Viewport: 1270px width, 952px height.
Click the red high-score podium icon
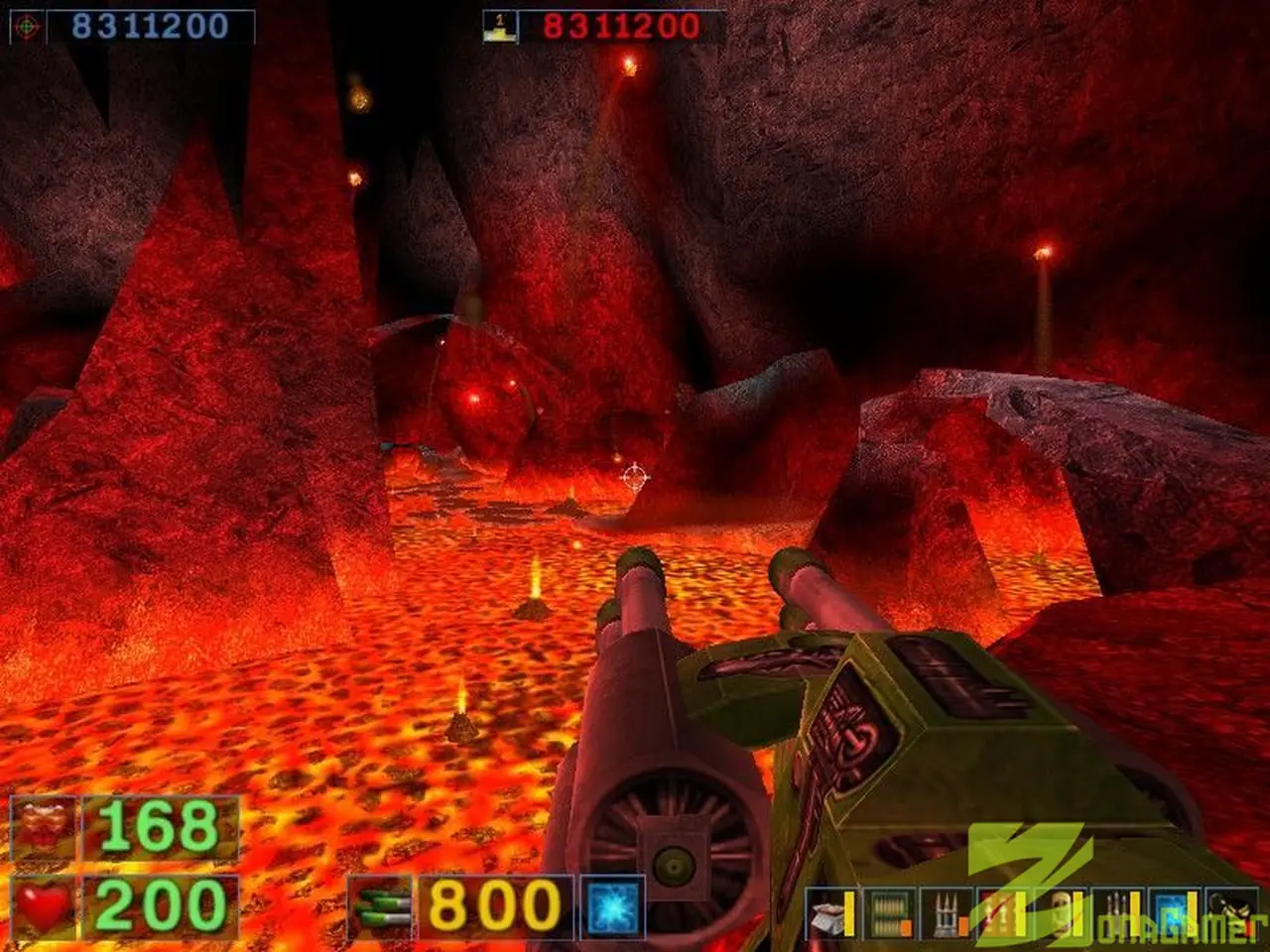pyautogui.click(x=499, y=27)
